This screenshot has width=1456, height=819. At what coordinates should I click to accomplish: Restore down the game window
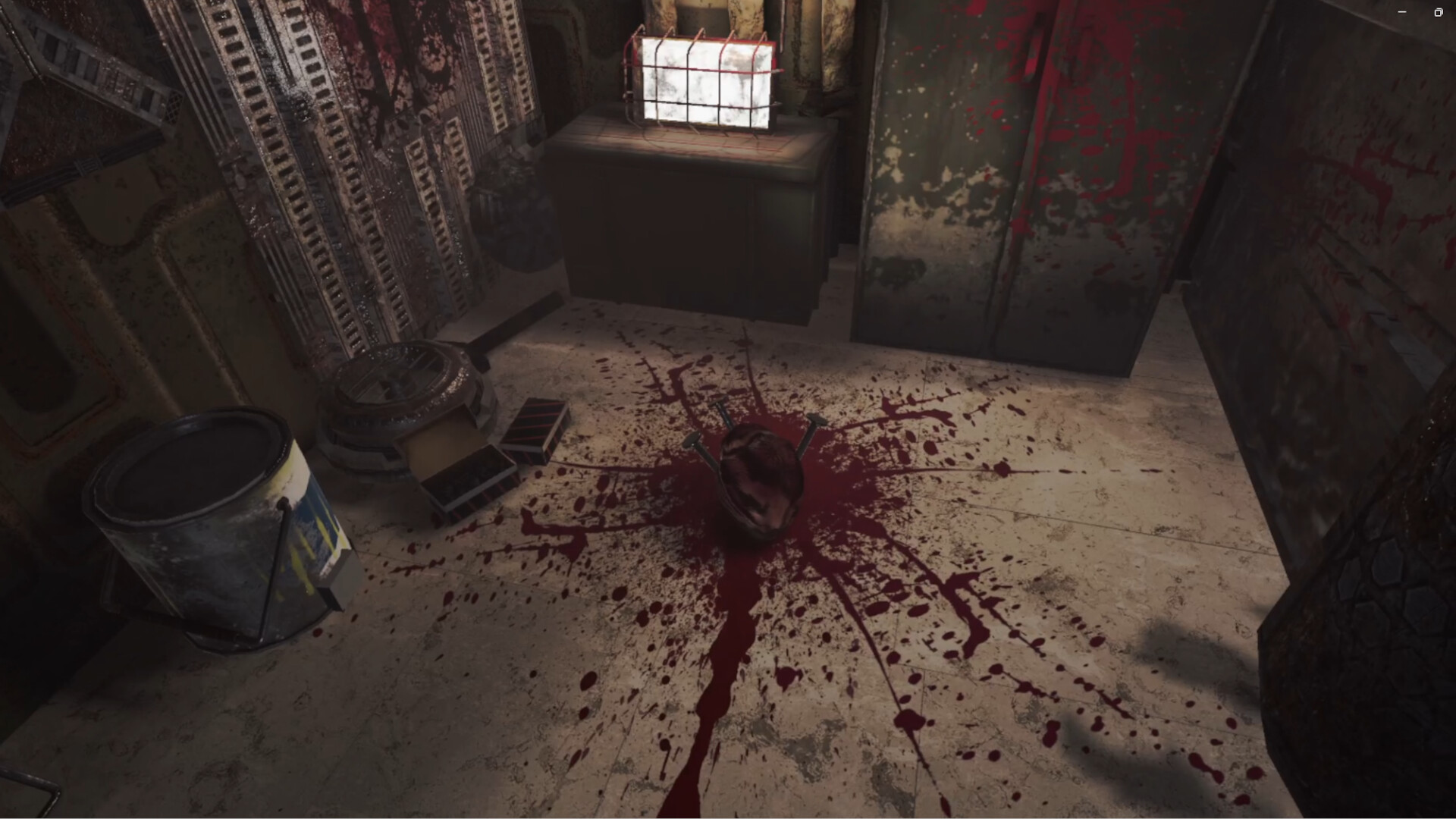coord(1438,12)
